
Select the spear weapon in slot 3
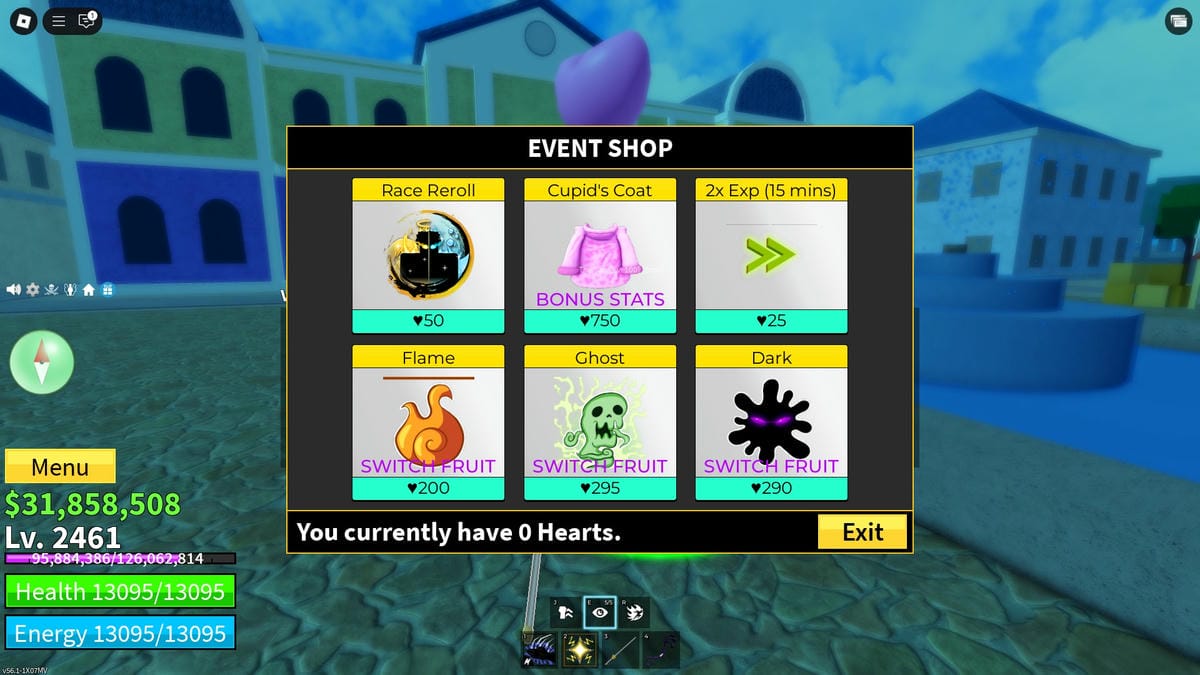pyautogui.click(x=620, y=651)
